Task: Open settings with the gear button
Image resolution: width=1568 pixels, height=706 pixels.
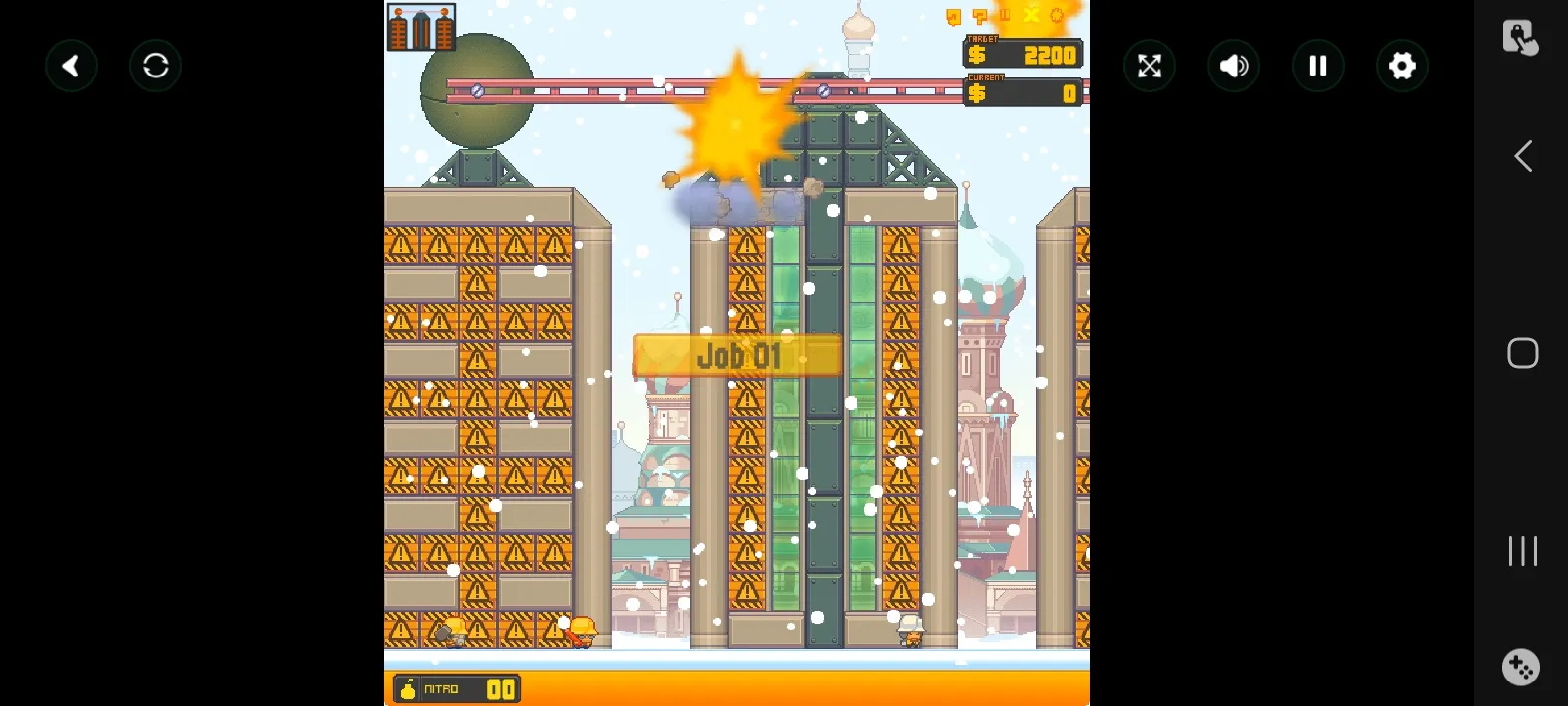Action: click(1402, 66)
